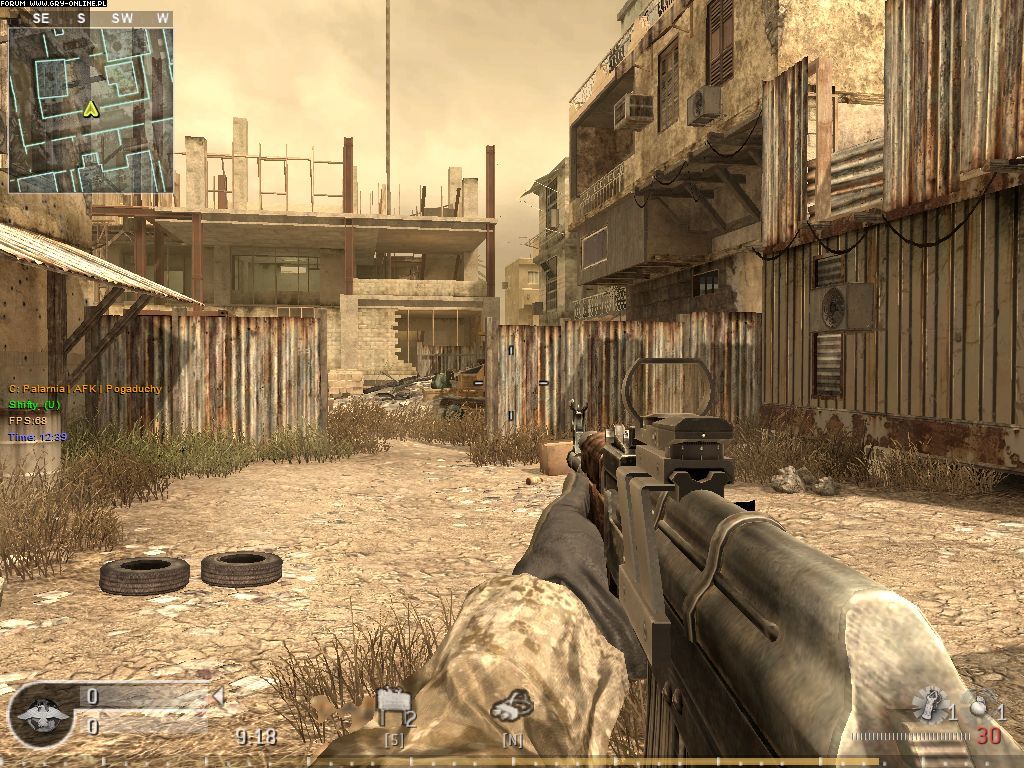
Task: Select the frag grenade icon
Action: pos(978,705)
